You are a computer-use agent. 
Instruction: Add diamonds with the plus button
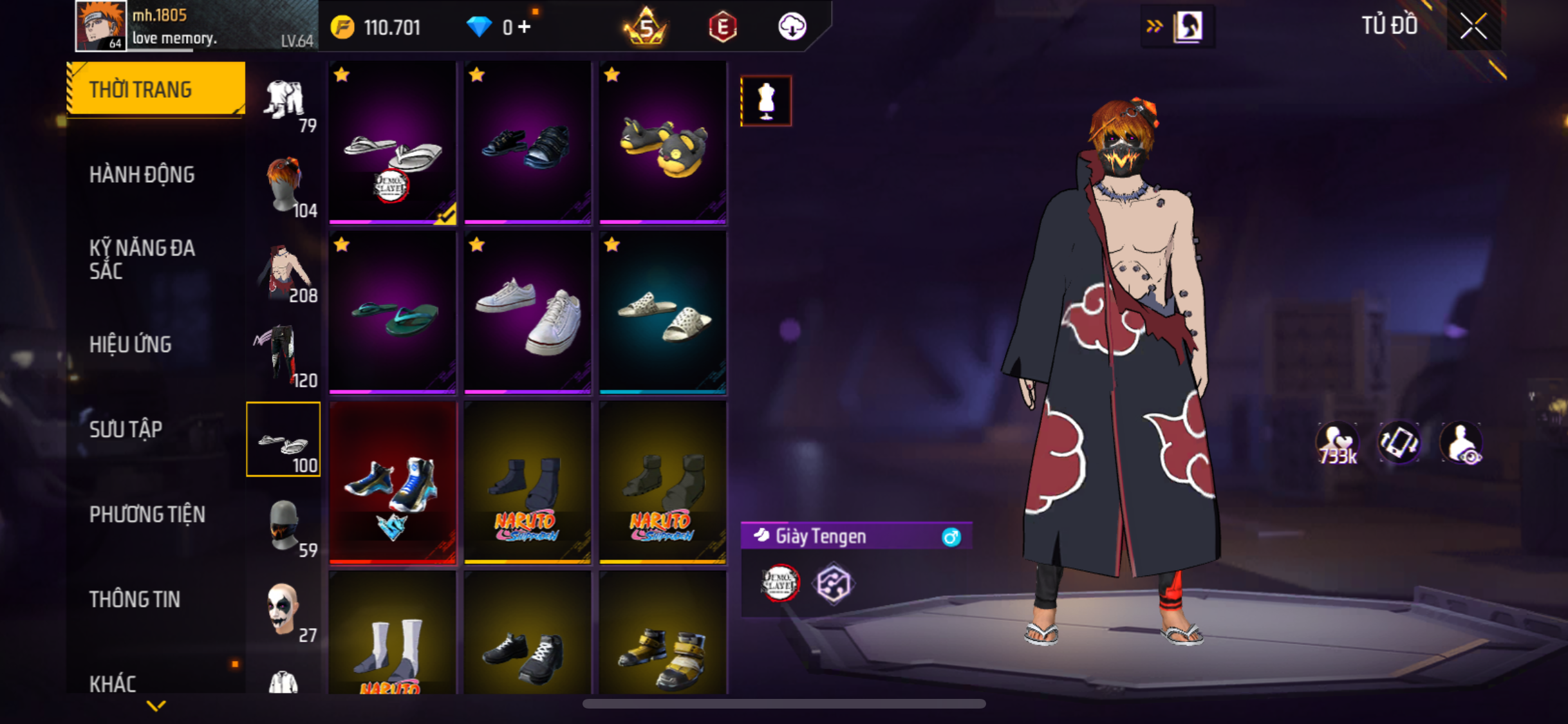point(525,27)
